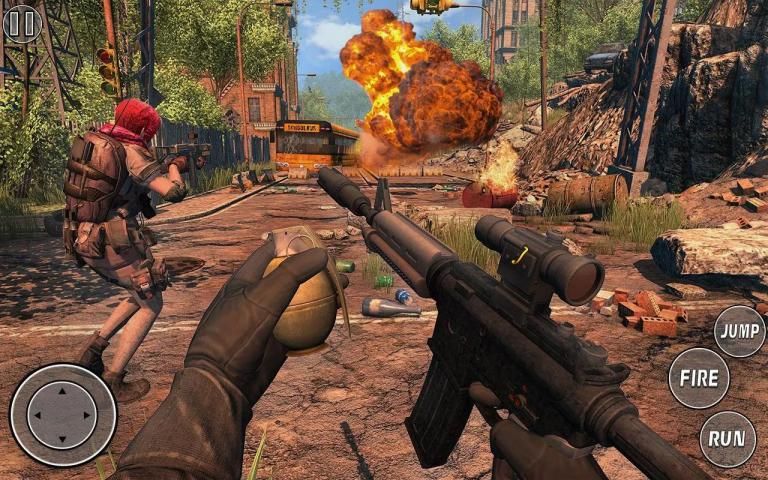The image size is (768, 480).
Task: Pause the game with the pause button
Action: click(x=22, y=23)
